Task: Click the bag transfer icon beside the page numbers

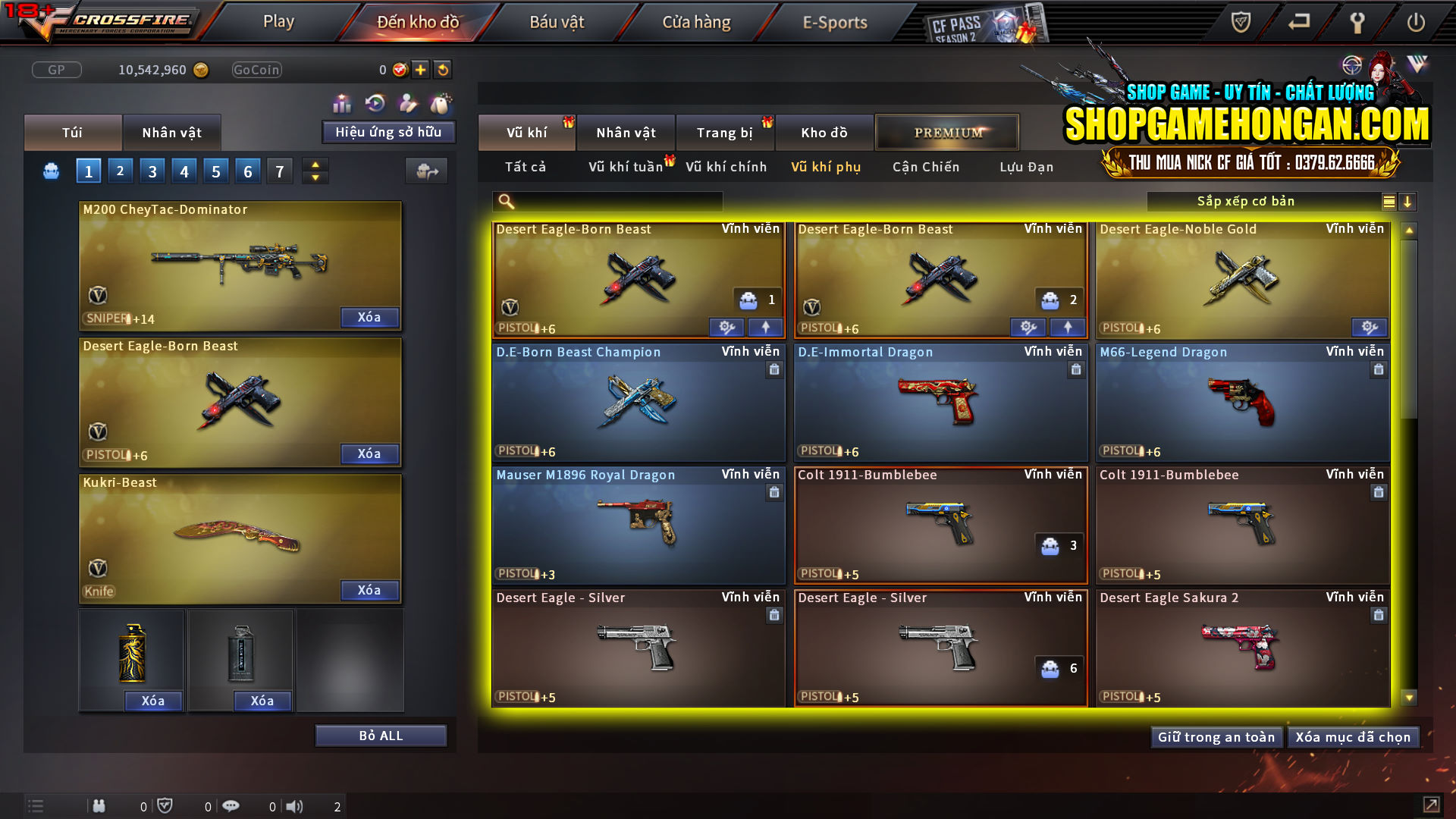Action: [426, 171]
